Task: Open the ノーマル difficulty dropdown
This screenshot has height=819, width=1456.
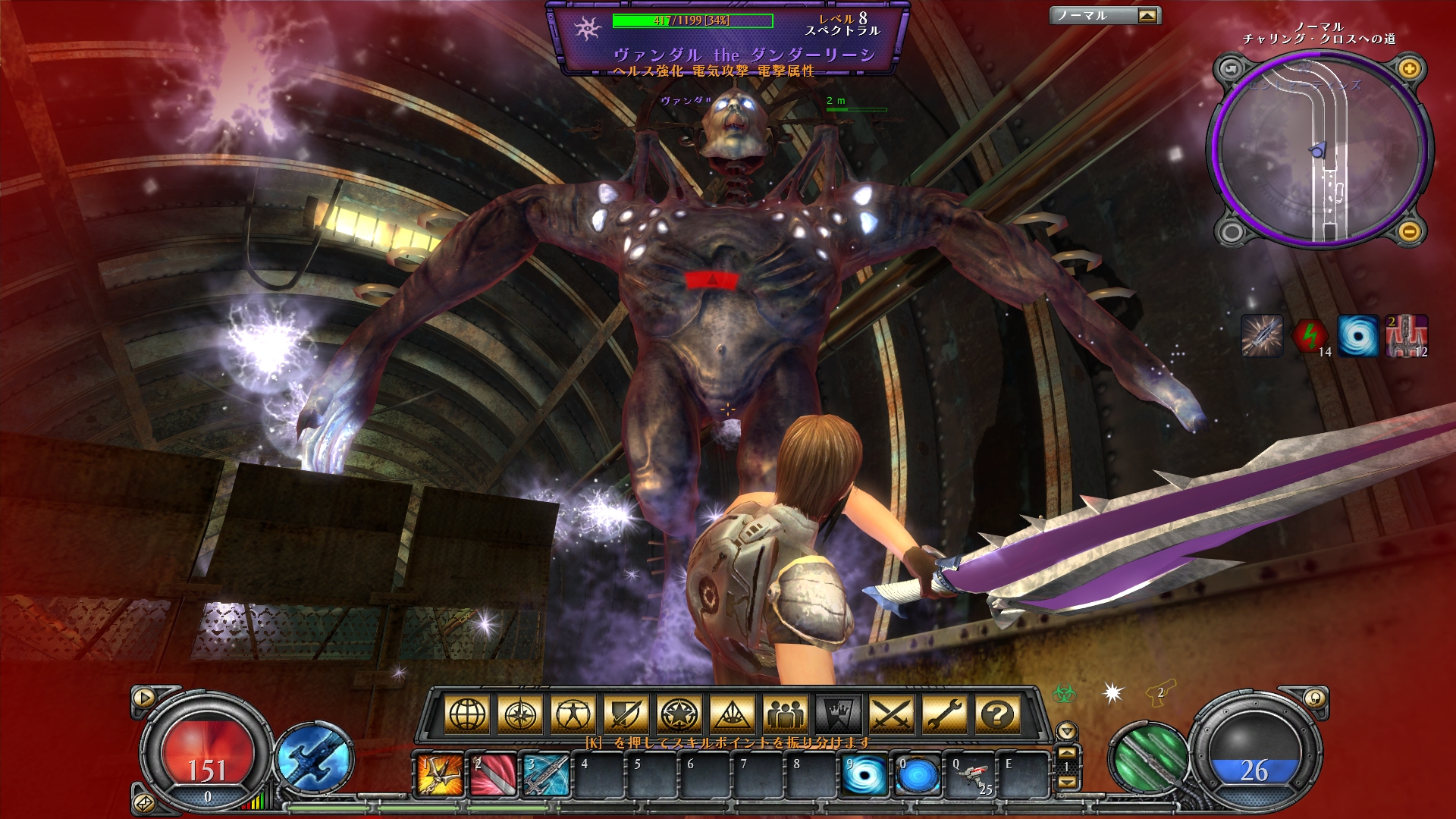Action: click(1147, 15)
